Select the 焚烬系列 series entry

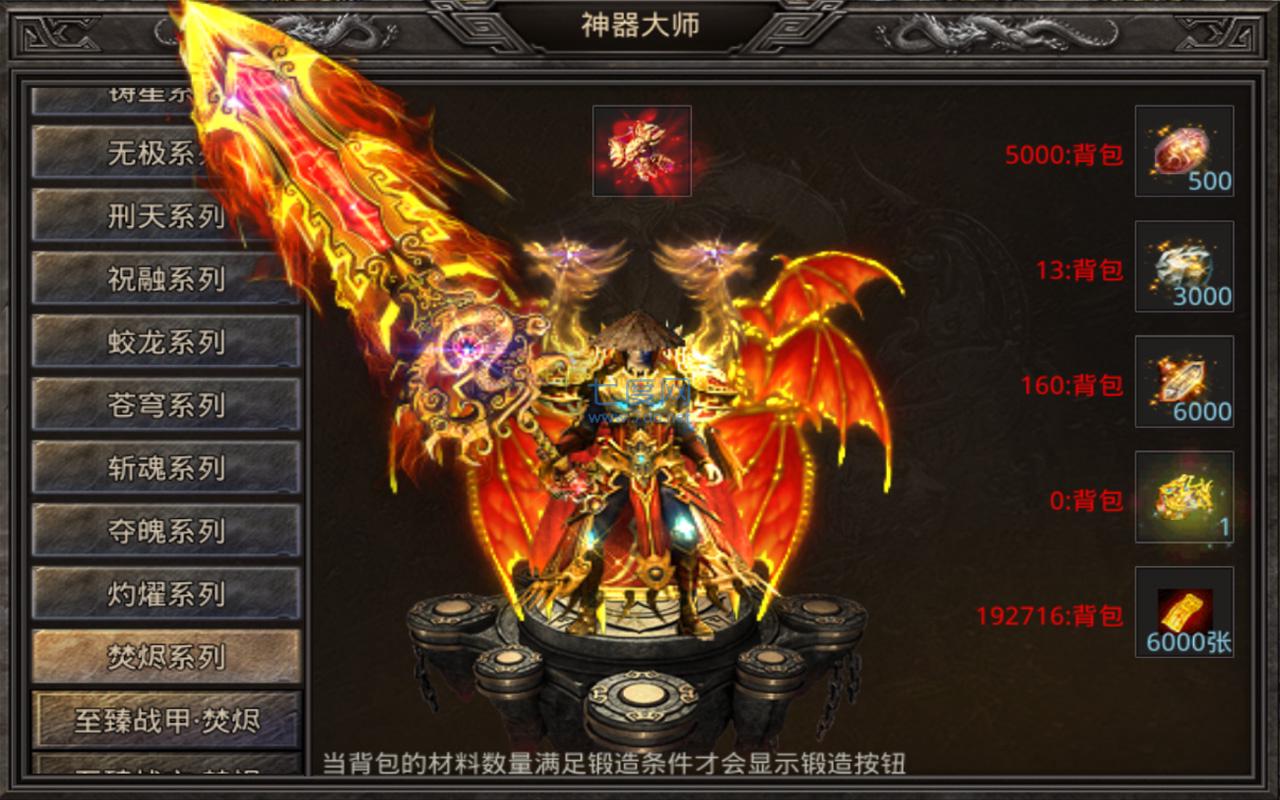click(165, 657)
